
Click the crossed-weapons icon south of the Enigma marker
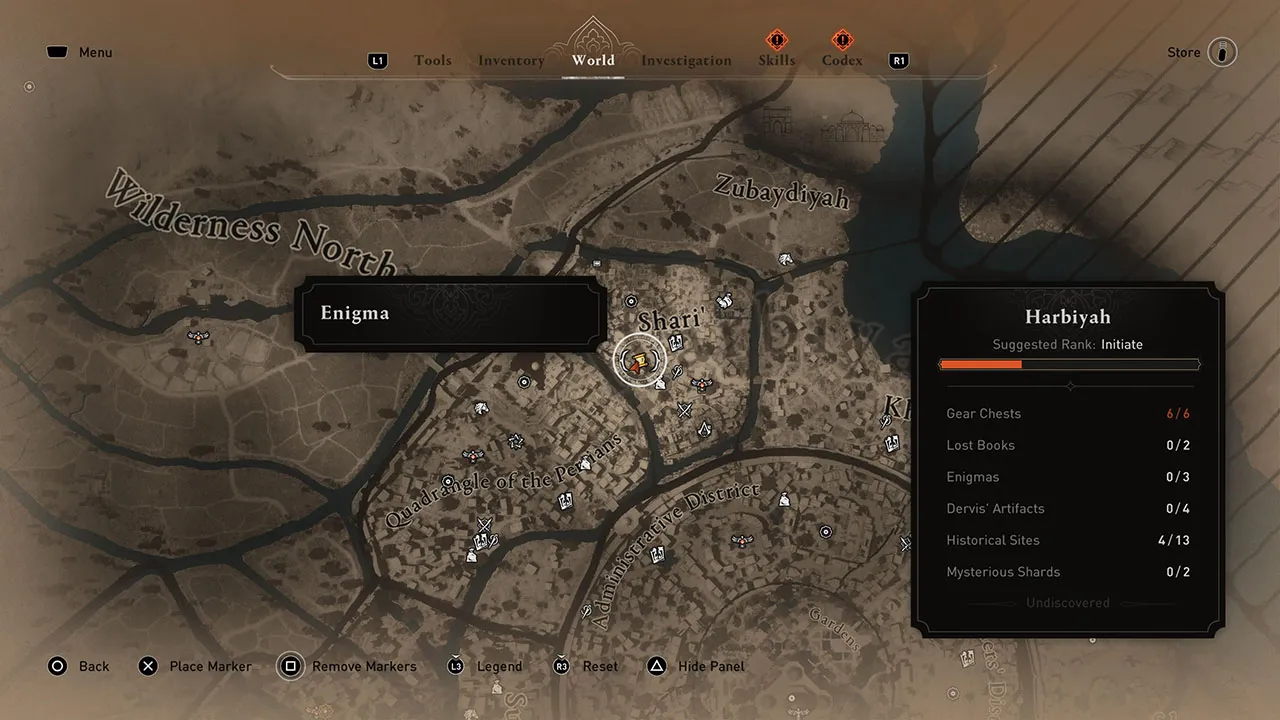684,408
